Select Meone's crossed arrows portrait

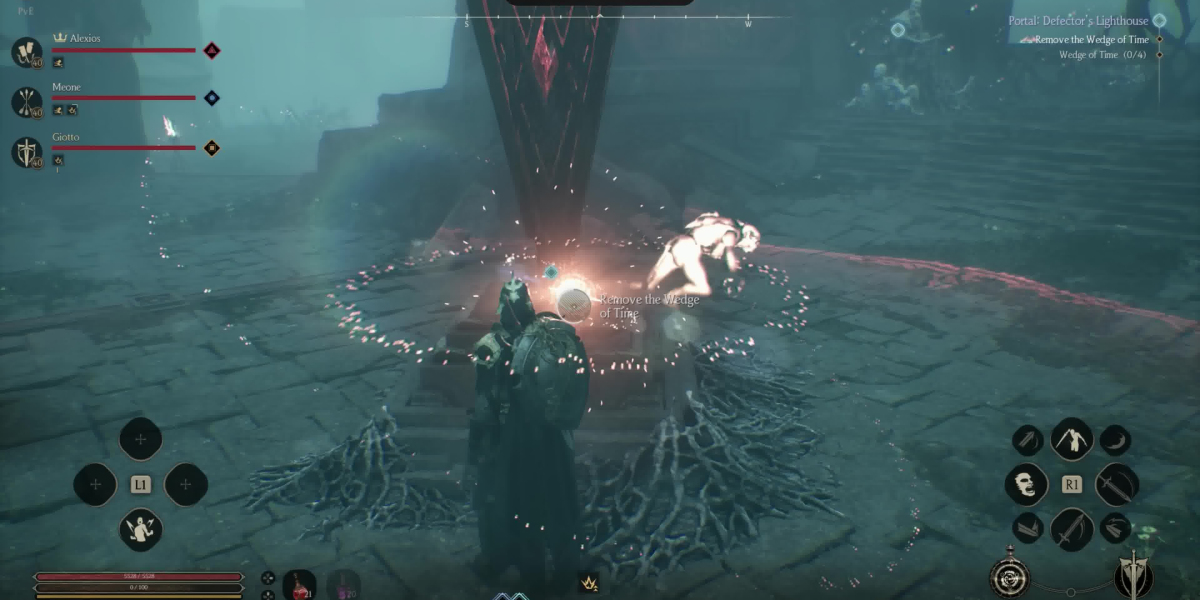[27, 101]
